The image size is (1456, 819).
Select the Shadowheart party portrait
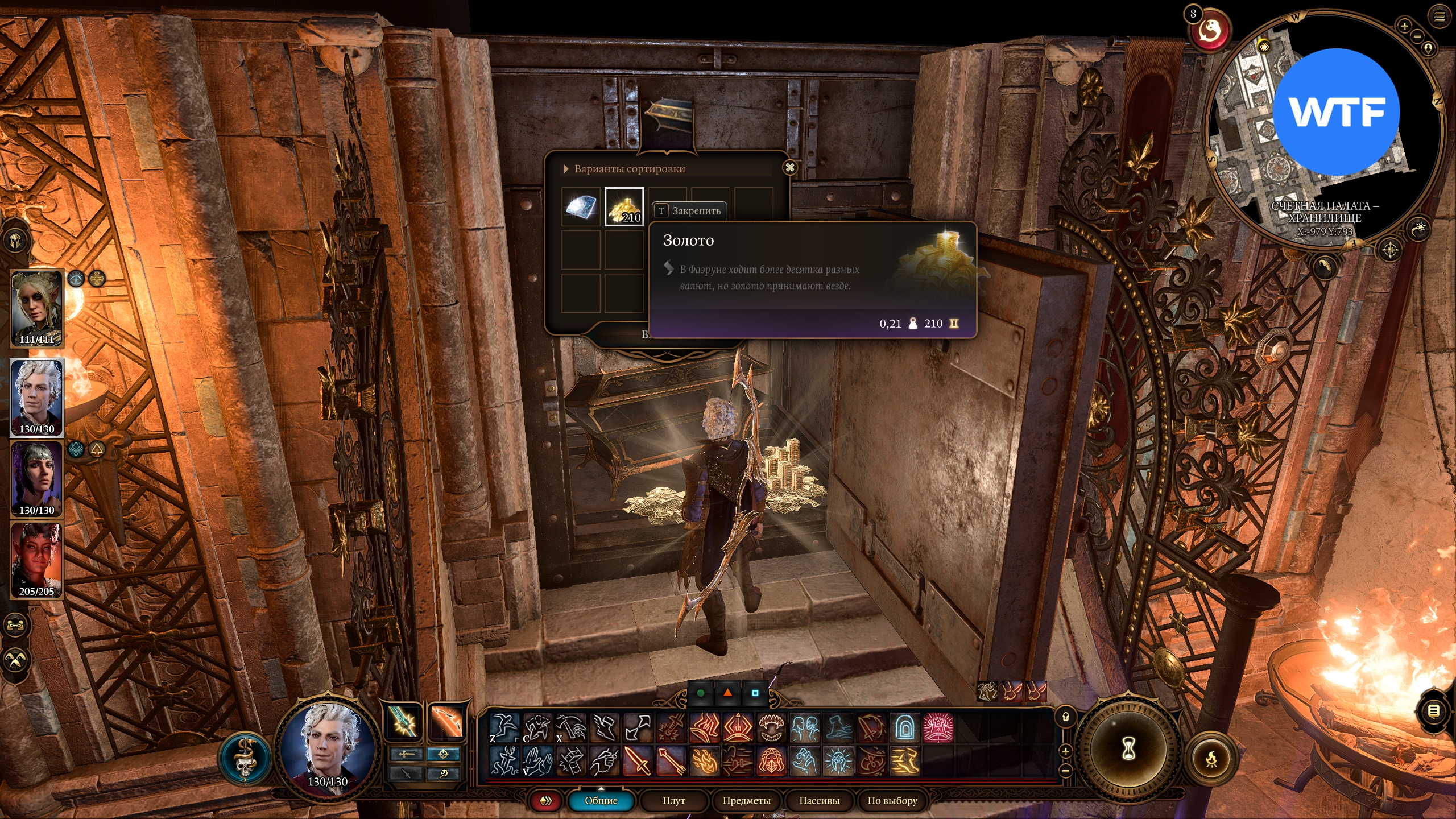(37, 479)
